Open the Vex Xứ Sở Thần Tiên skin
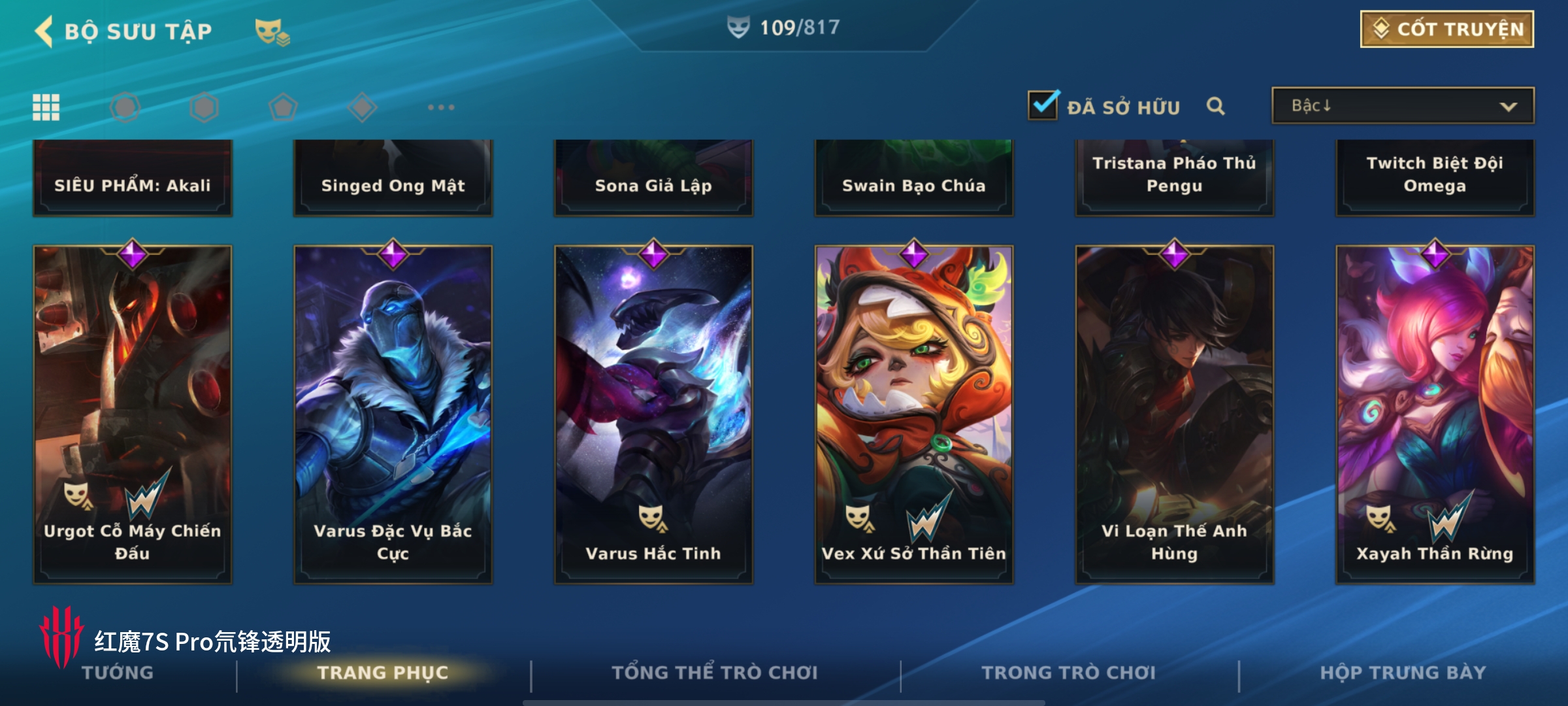This screenshot has width=1568, height=706. point(913,413)
